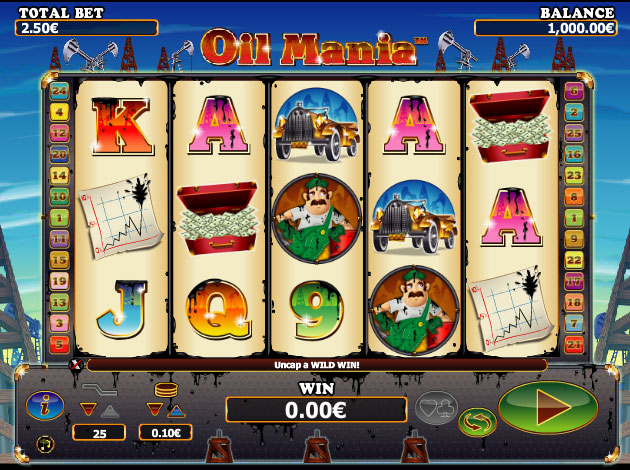Toggle the autoplay circular arrows button

tap(477, 421)
